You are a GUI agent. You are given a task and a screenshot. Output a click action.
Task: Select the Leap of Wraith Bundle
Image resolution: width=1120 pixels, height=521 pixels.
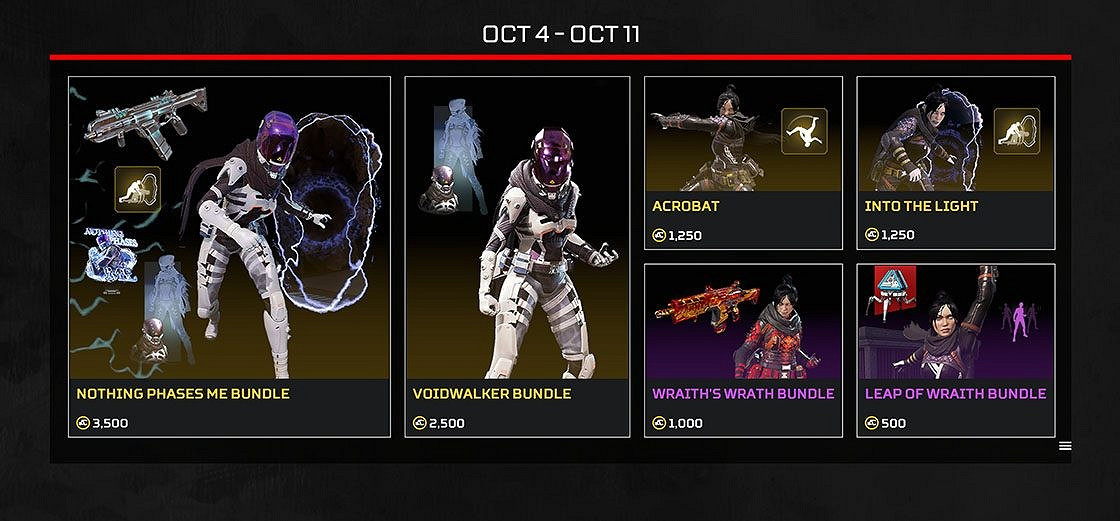pos(955,350)
